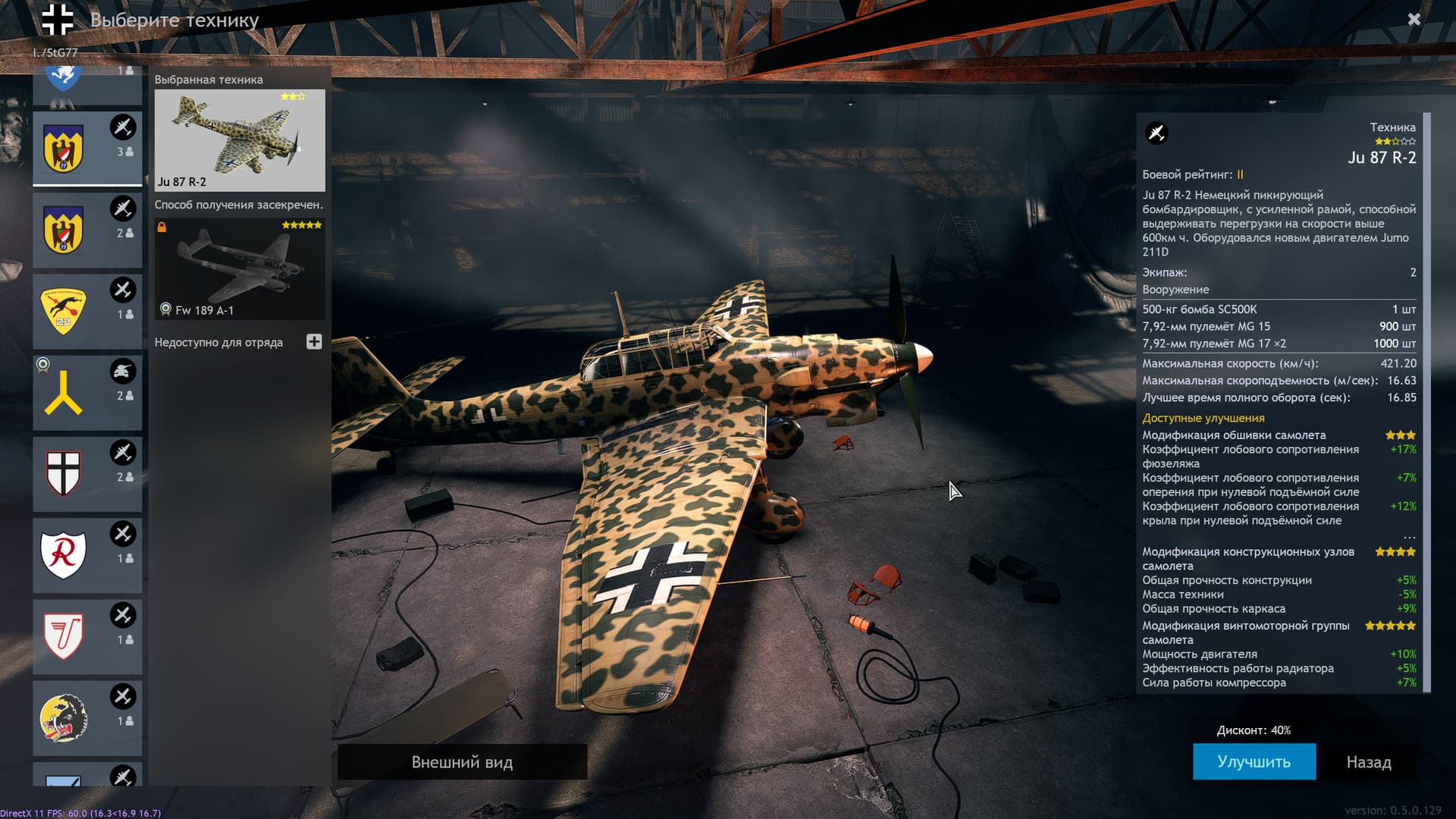Select the yellow Y-shaped emblem squad

(x=87, y=393)
